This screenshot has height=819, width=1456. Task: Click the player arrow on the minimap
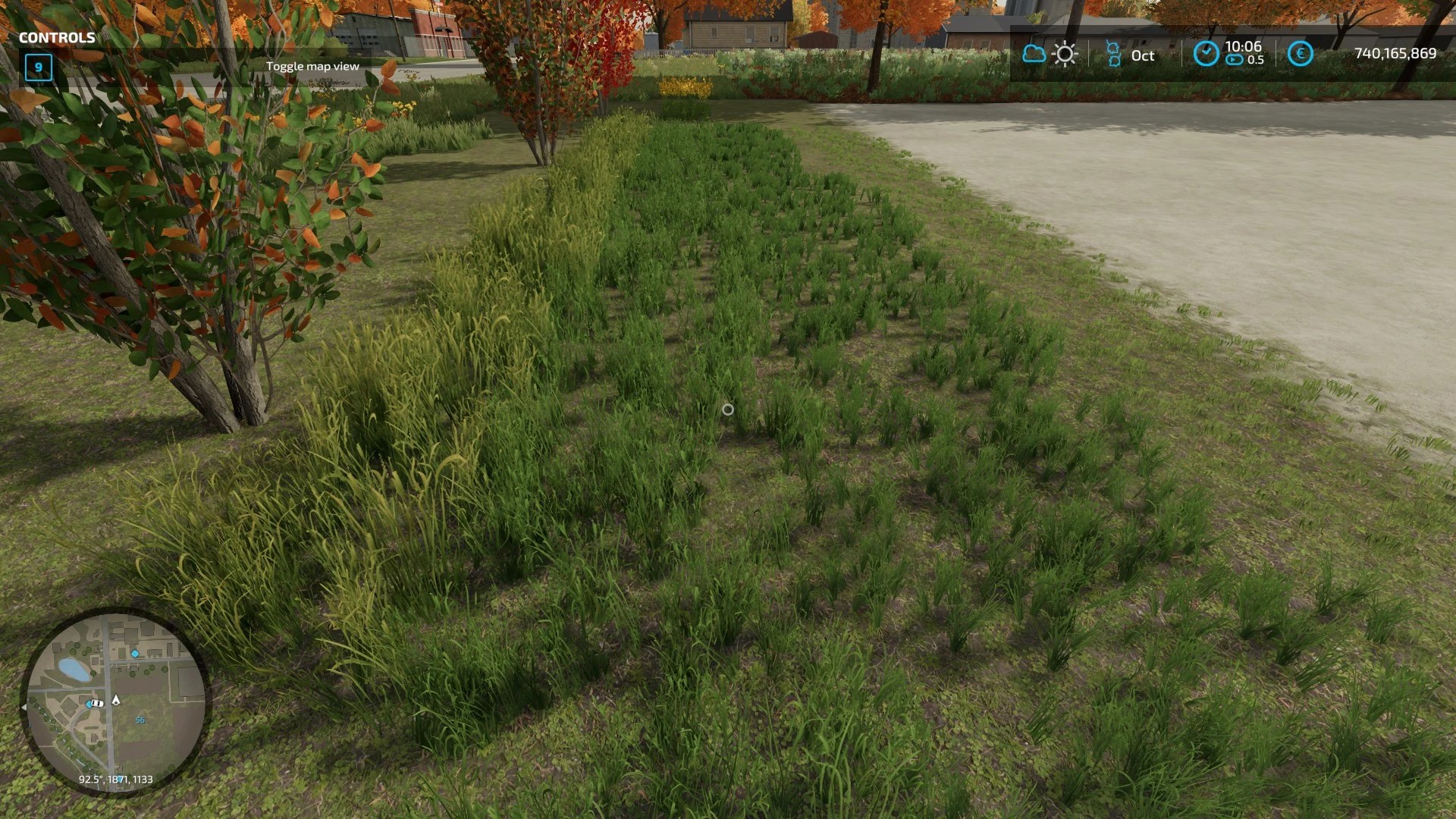(116, 700)
